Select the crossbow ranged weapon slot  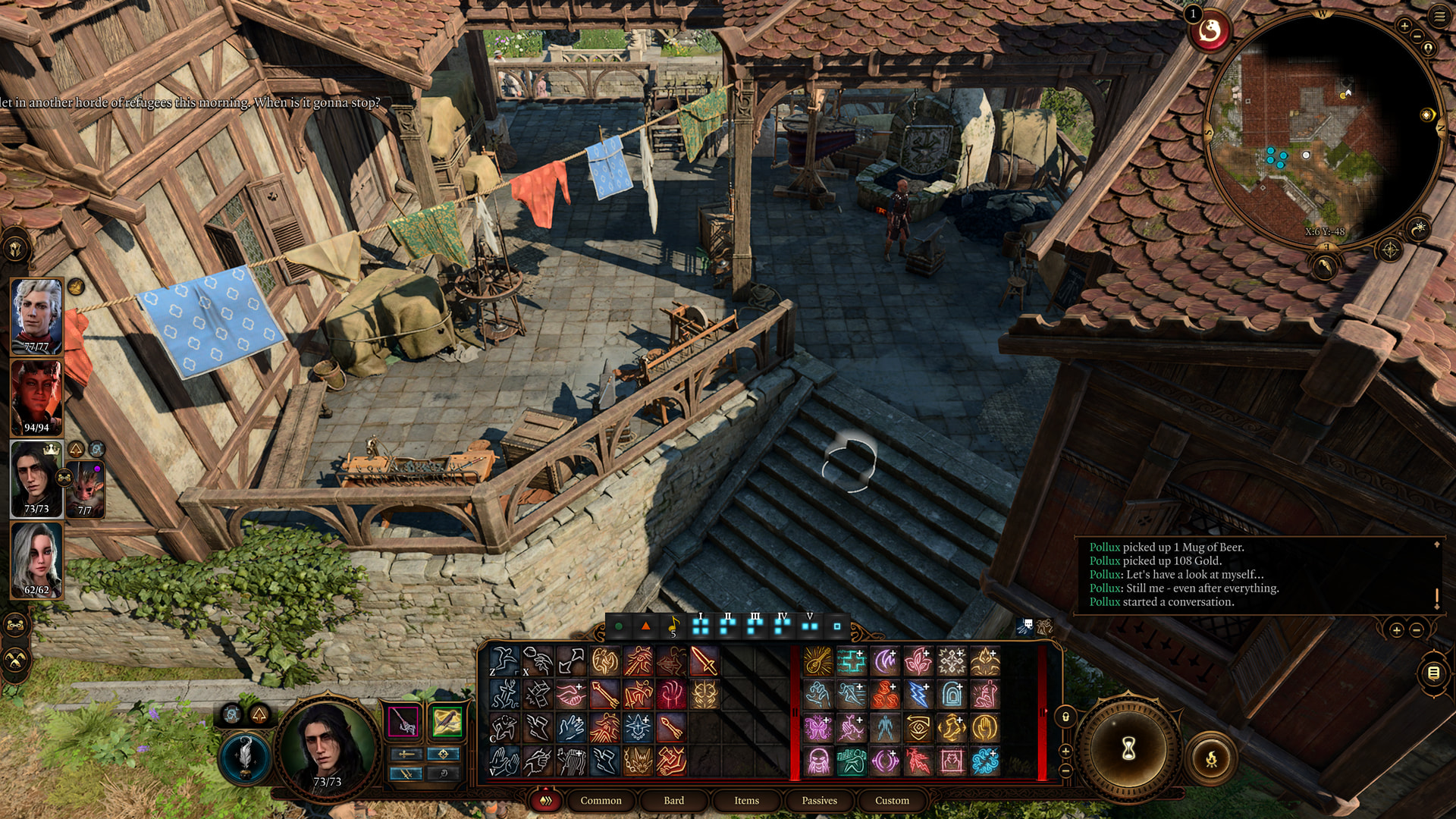447,721
